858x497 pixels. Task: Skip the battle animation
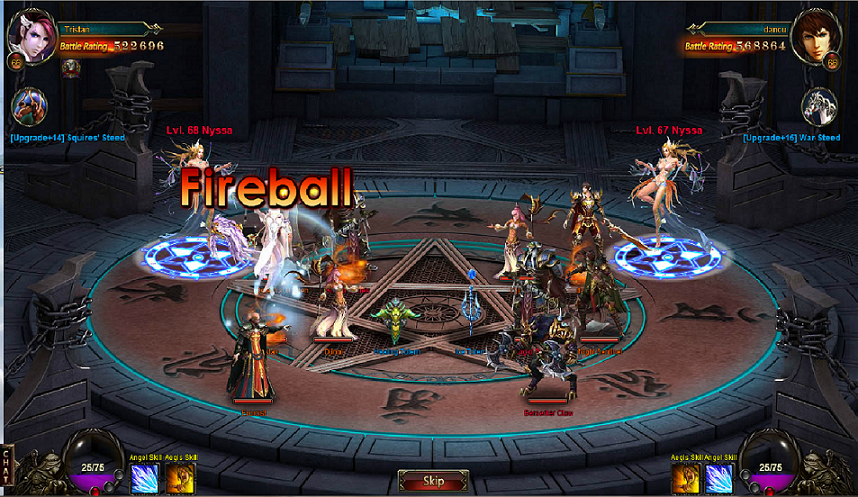(432, 481)
